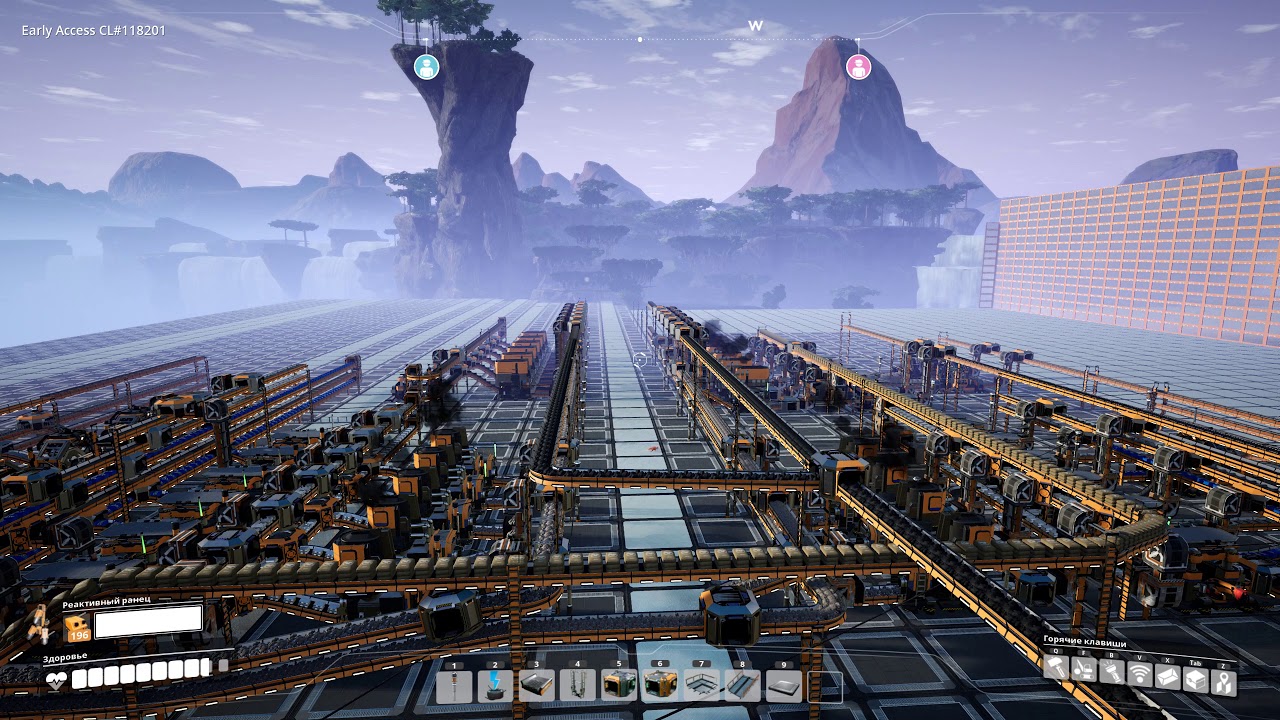Image resolution: width=1280 pixels, height=720 pixels.
Task: Click the teal player marker on compass
Action: pos(427,67)
